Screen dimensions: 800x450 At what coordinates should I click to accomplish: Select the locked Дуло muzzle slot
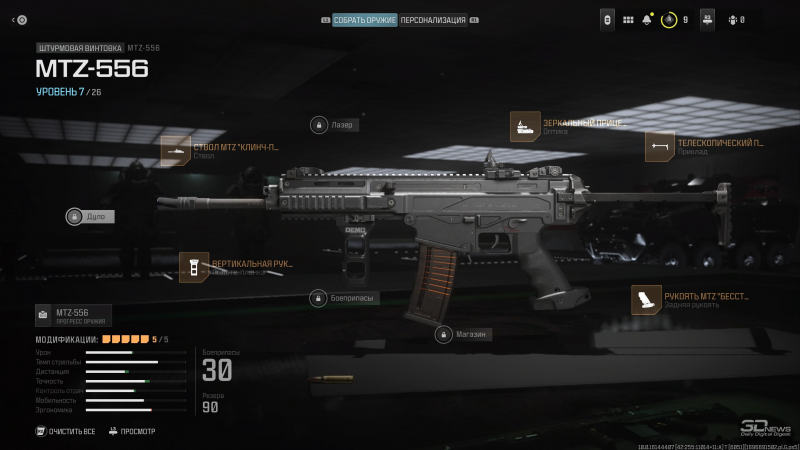(90, 216)
